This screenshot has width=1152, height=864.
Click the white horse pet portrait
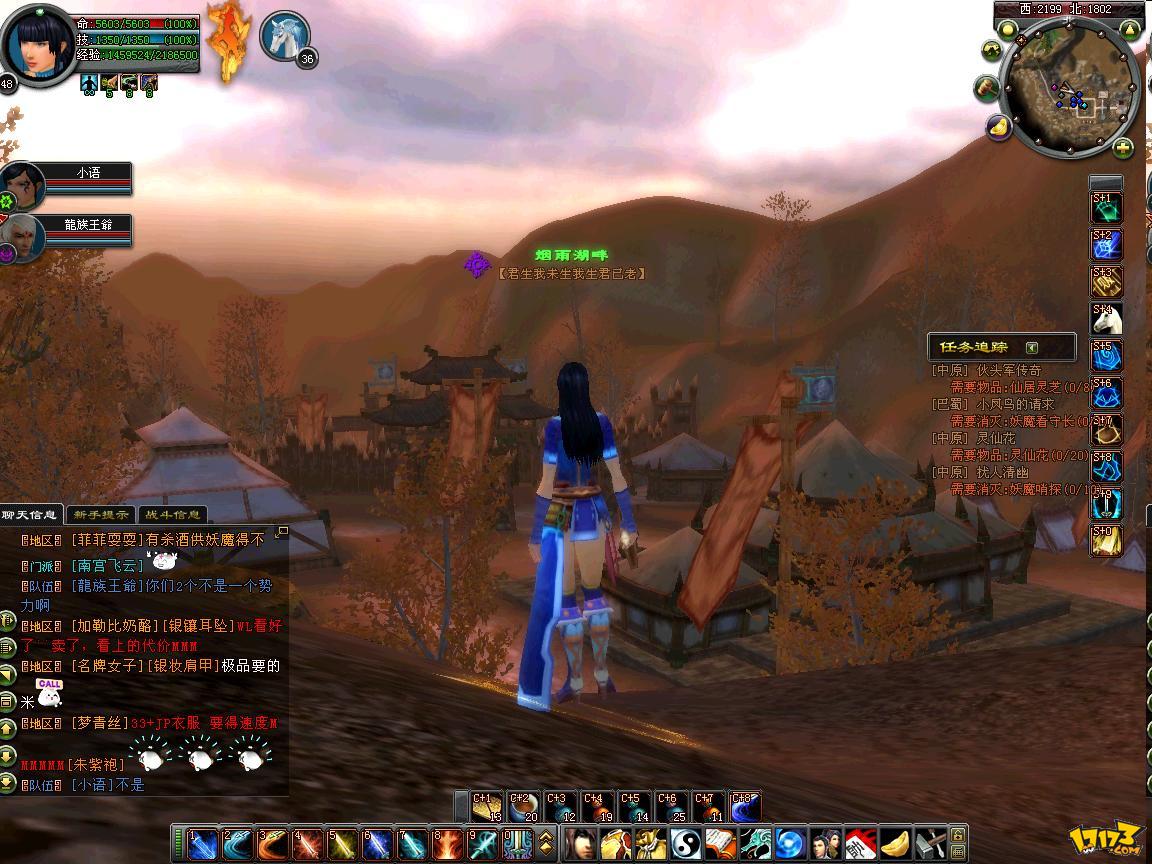[282, 36]
